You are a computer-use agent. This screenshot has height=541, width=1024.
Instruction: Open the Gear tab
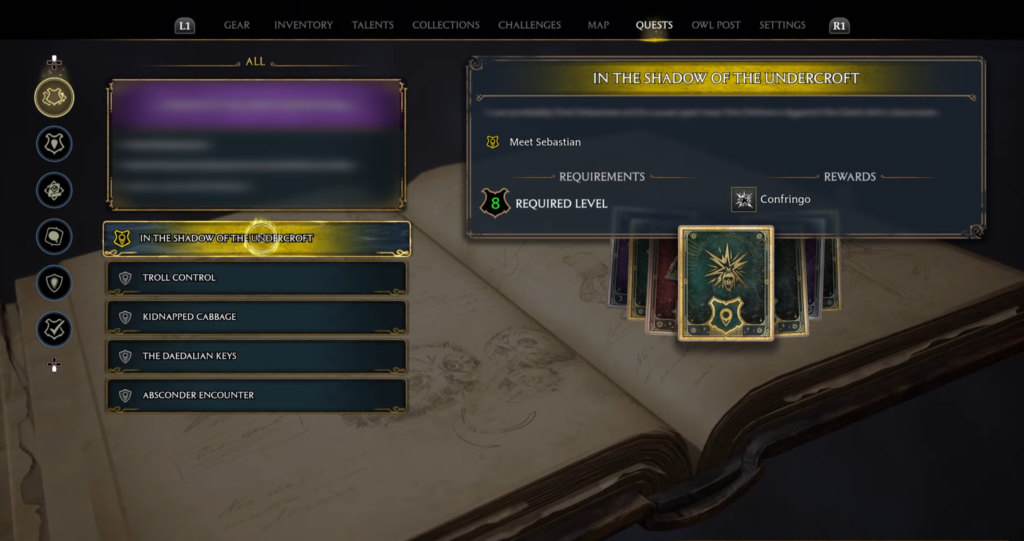(x=237, y=25)
